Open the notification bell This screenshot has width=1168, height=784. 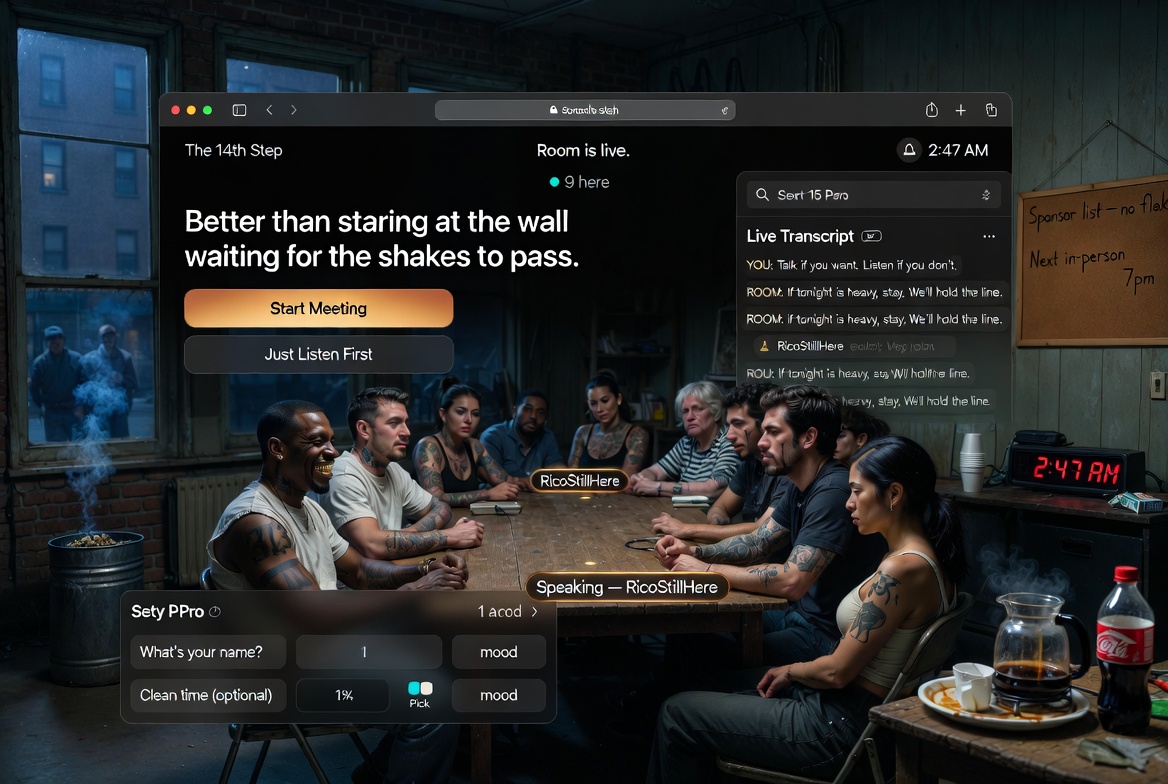(909, 150)
